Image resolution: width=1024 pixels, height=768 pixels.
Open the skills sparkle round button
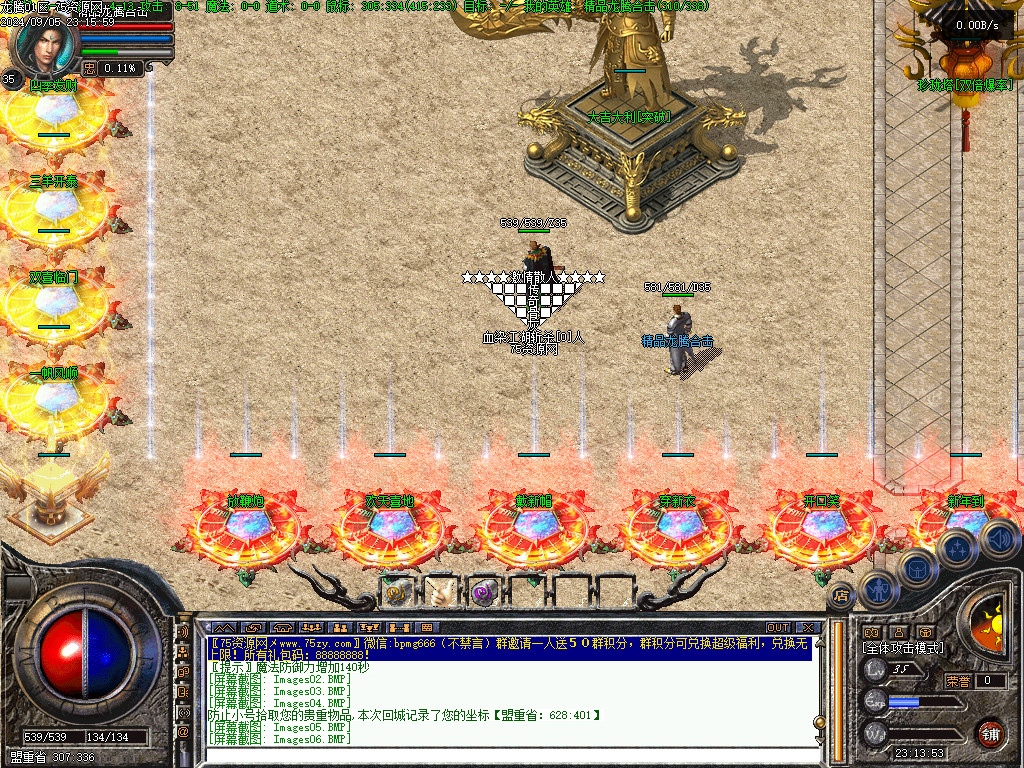coord(956,548)
